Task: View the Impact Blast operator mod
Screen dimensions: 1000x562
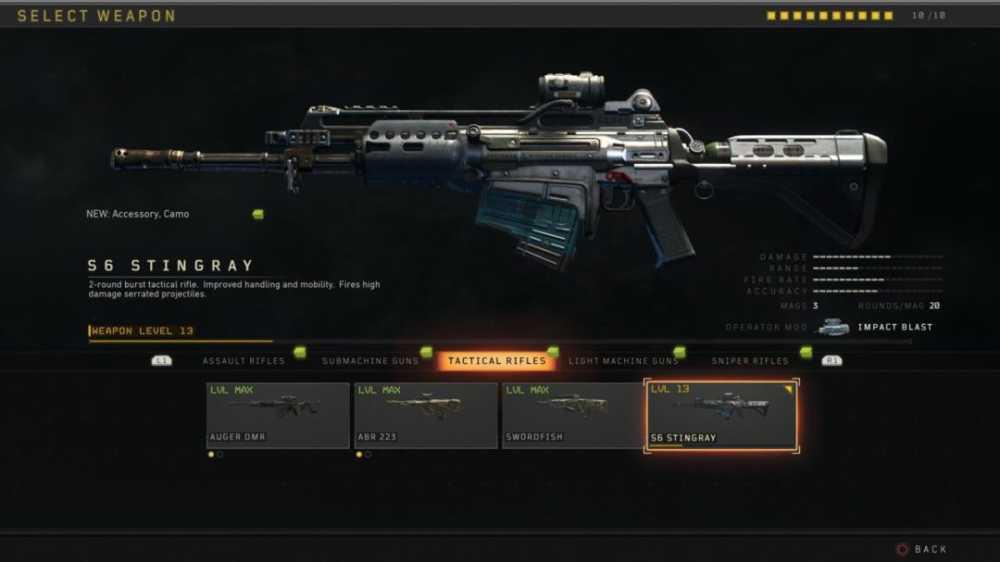Action: pyautogui.click(x=875, y=327)
